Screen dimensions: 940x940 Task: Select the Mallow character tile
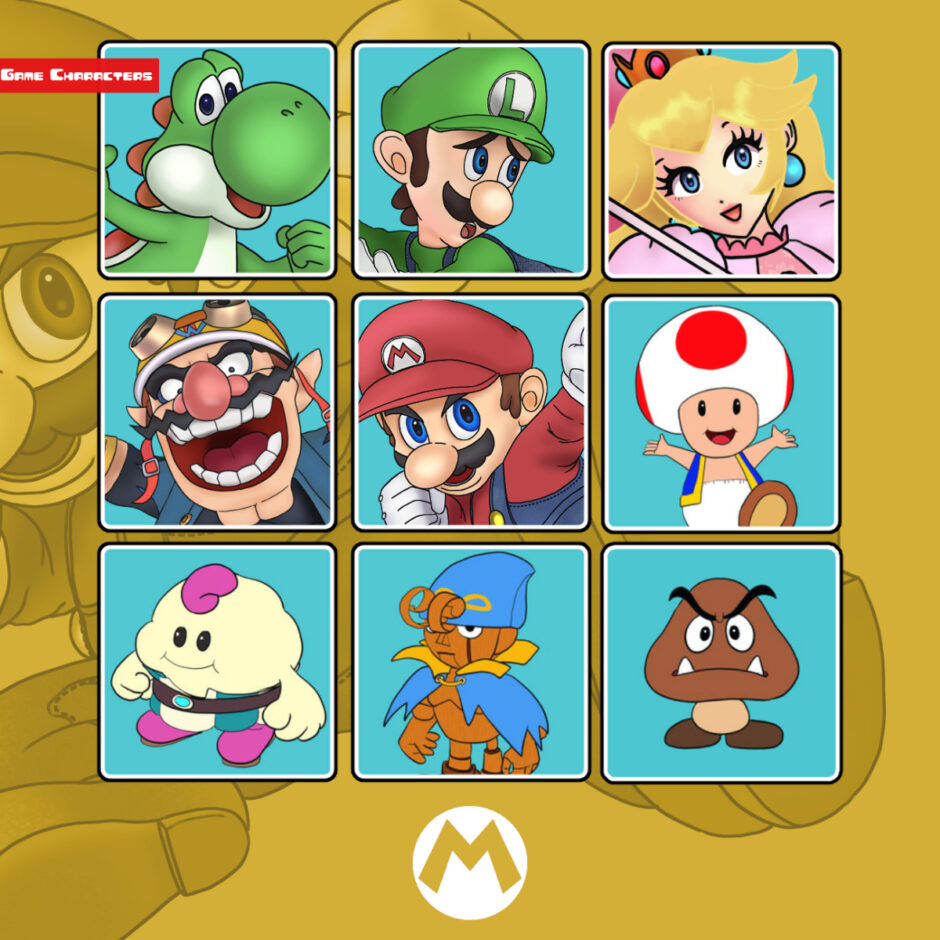click(217, 662)
